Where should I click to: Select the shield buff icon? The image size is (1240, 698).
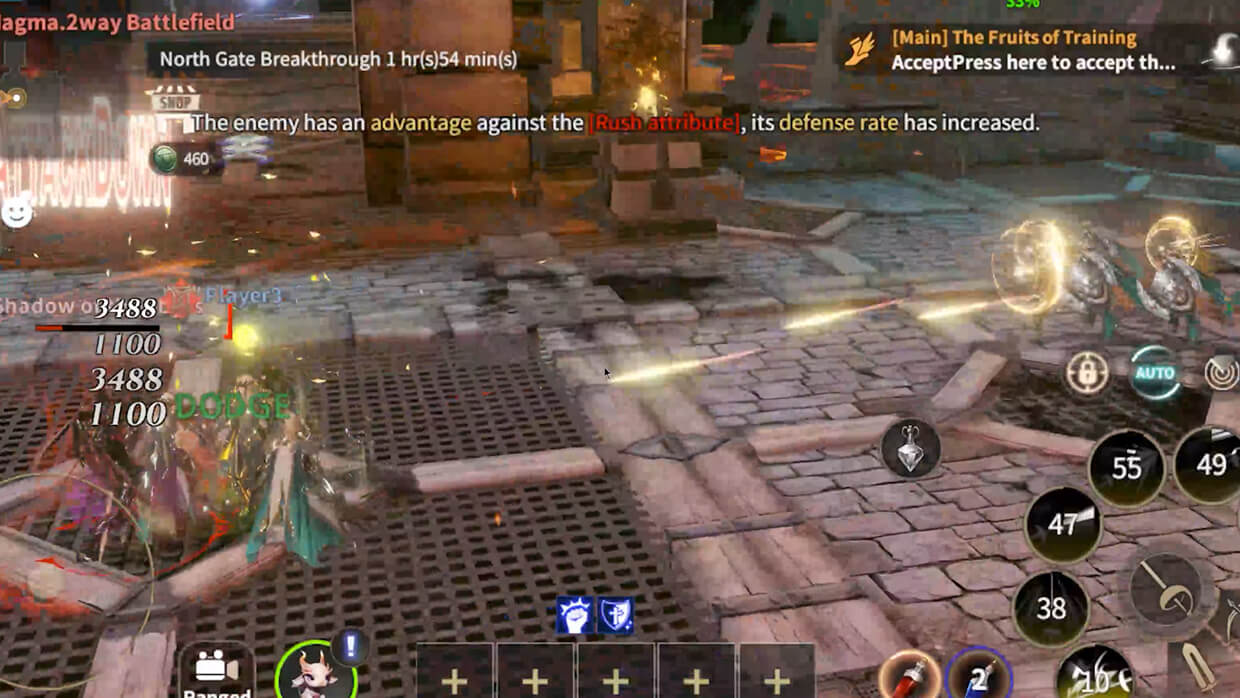tap(615, 615)
